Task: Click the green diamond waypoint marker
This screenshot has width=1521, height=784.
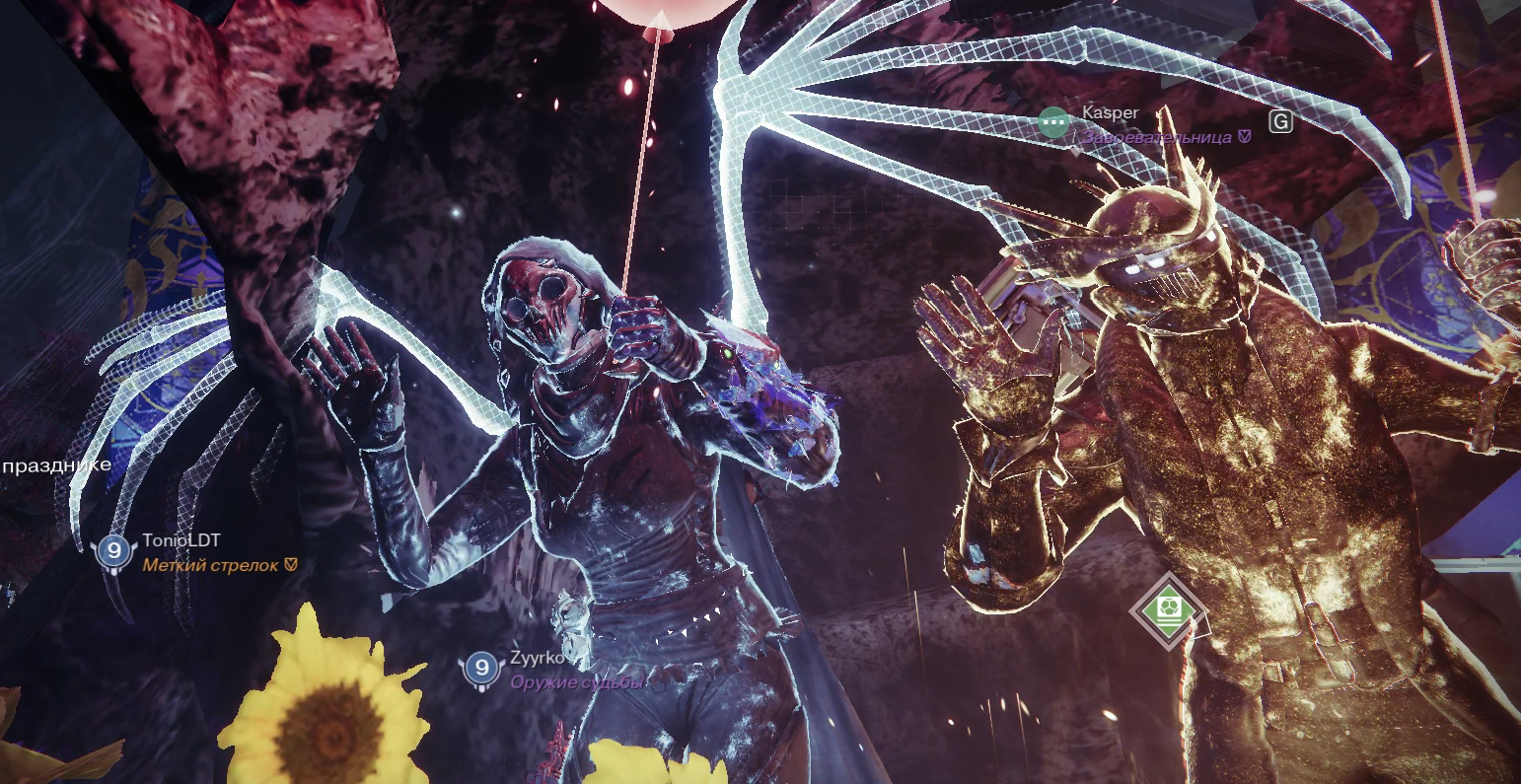Action: pos(1169,607)
